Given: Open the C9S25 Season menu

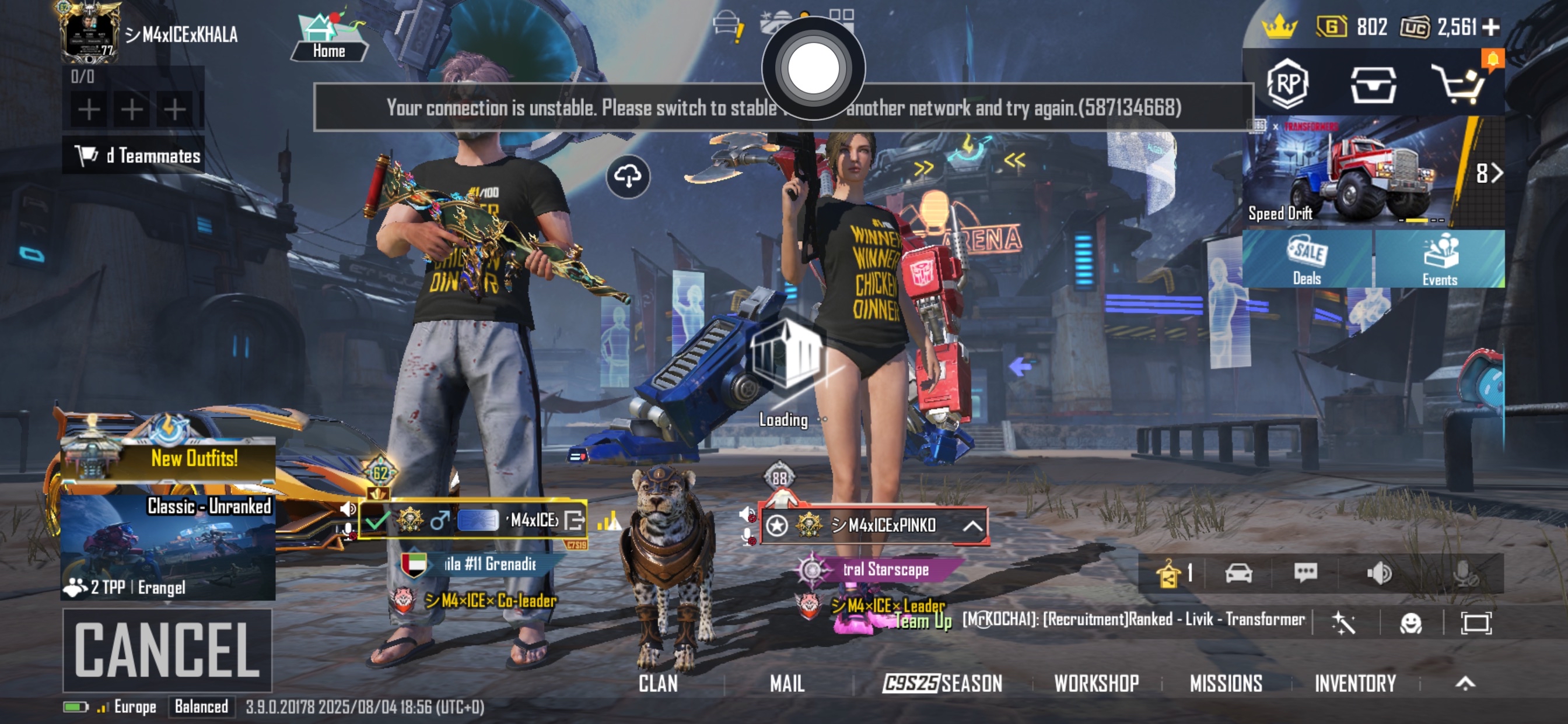Looking at the screenshot, I should (942, 684).
